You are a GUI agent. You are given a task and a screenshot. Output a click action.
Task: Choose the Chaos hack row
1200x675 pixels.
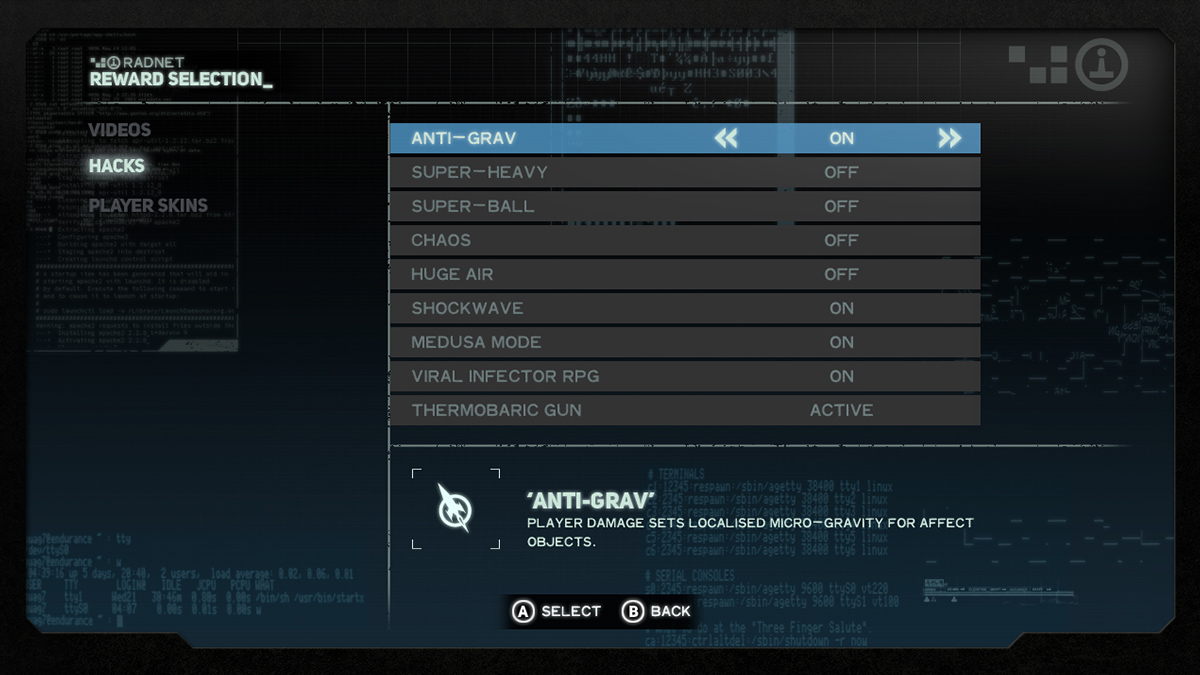pyautogui.click(x=684, y=240)
